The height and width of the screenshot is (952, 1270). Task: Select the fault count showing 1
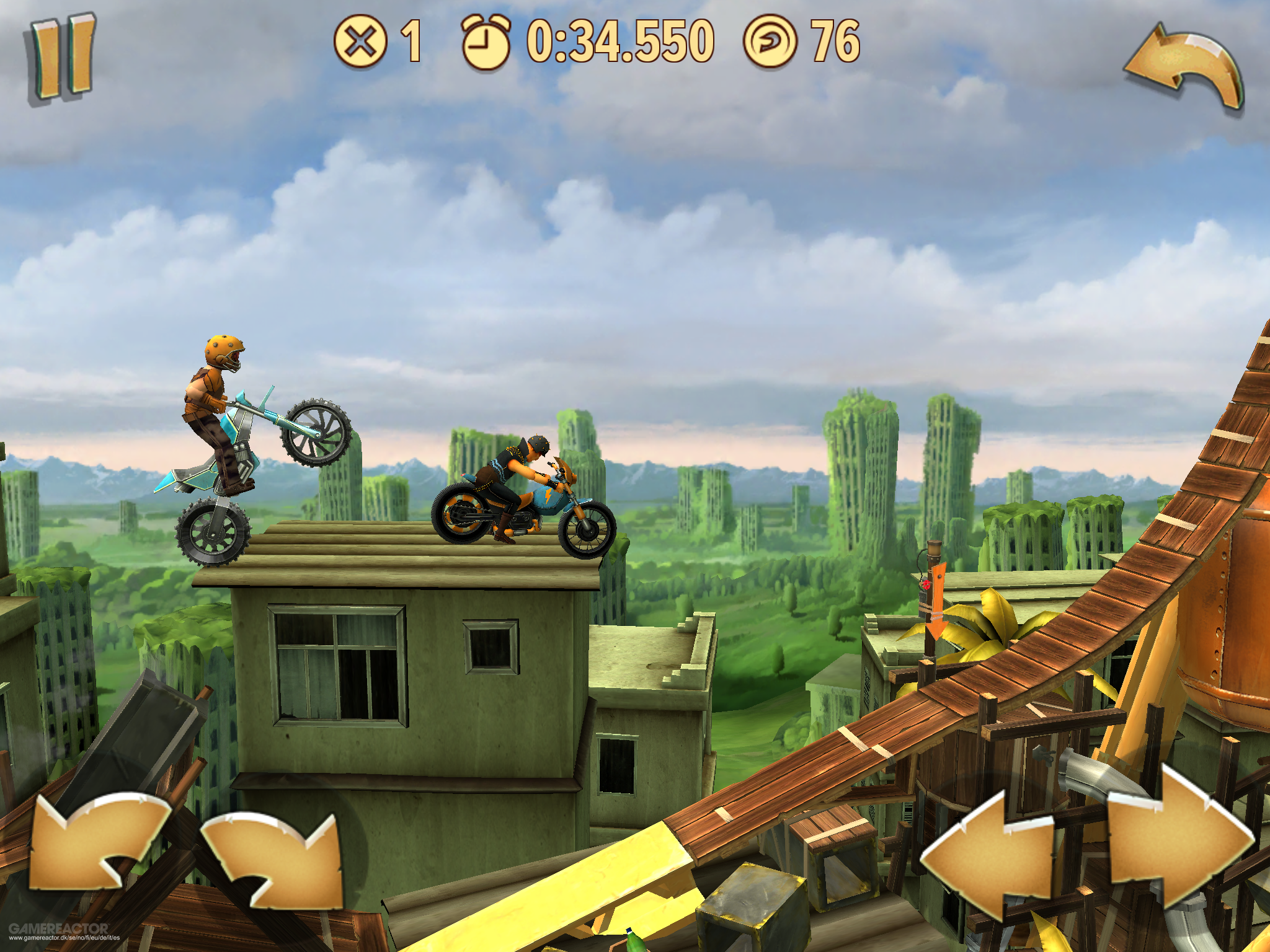pyautogui.click(x=409, y=42)
